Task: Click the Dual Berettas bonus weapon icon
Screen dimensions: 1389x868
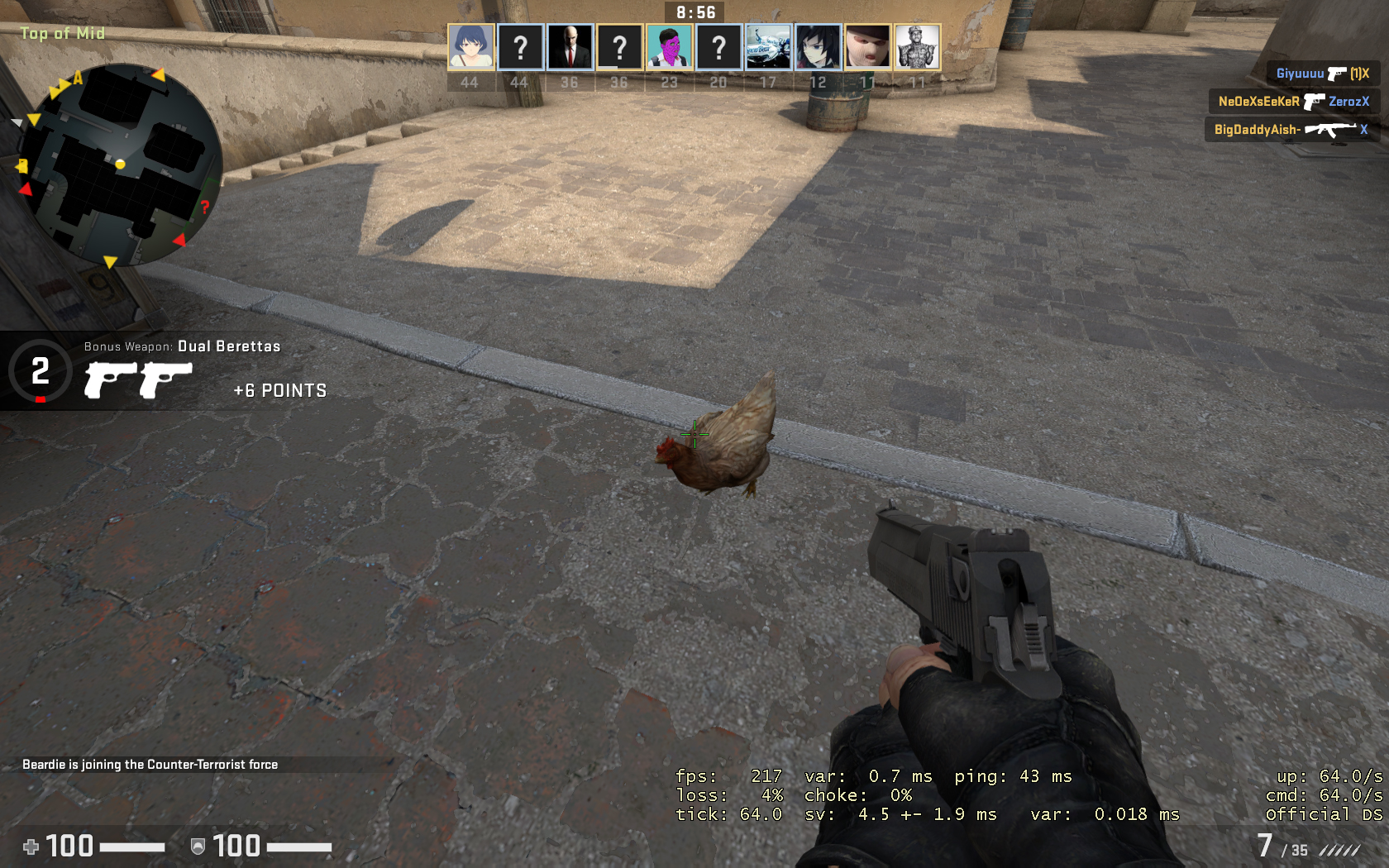Action: pyautogui.click(x=138, y=379)
